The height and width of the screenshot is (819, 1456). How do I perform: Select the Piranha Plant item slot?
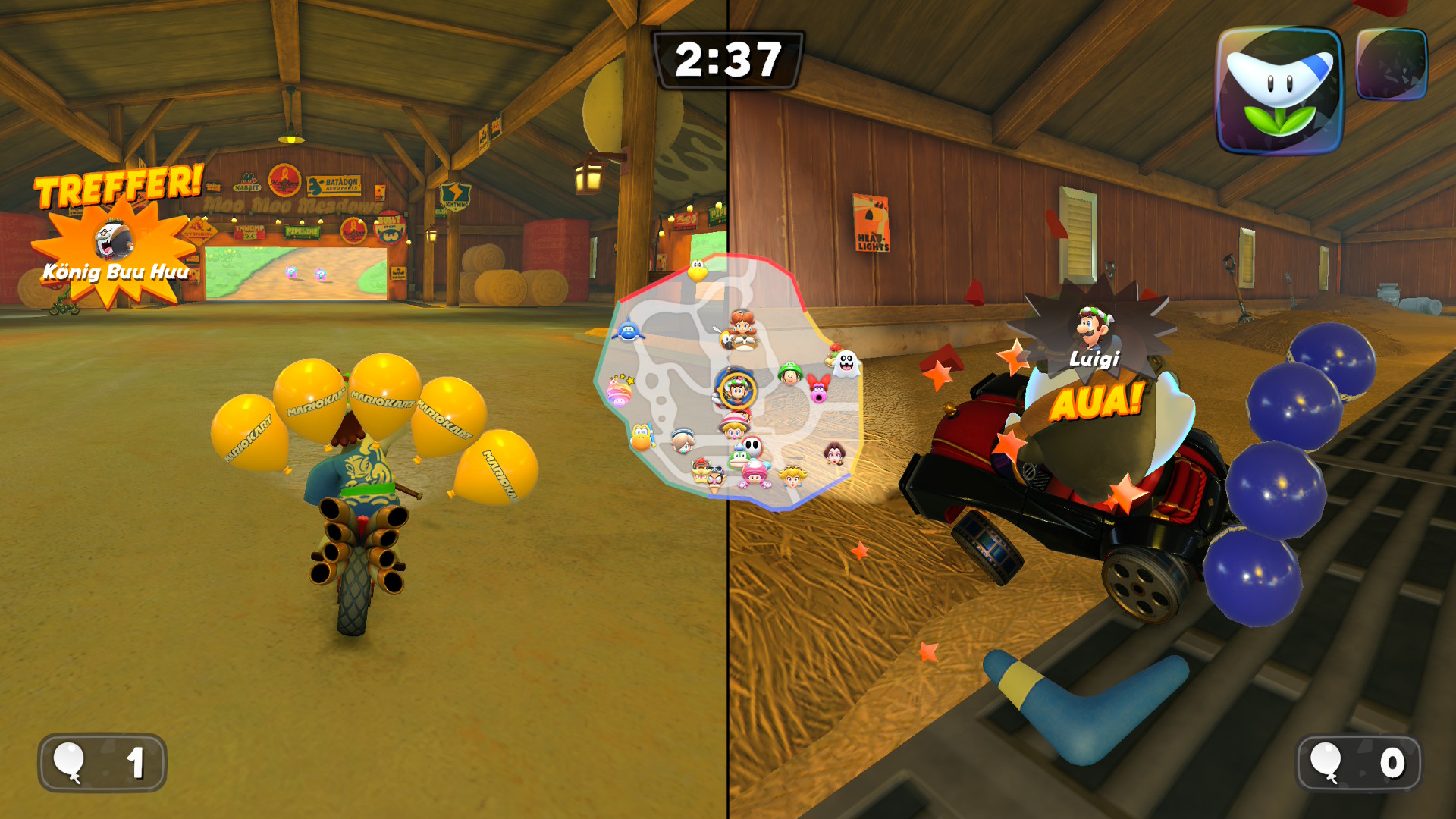coord(1279,90)
